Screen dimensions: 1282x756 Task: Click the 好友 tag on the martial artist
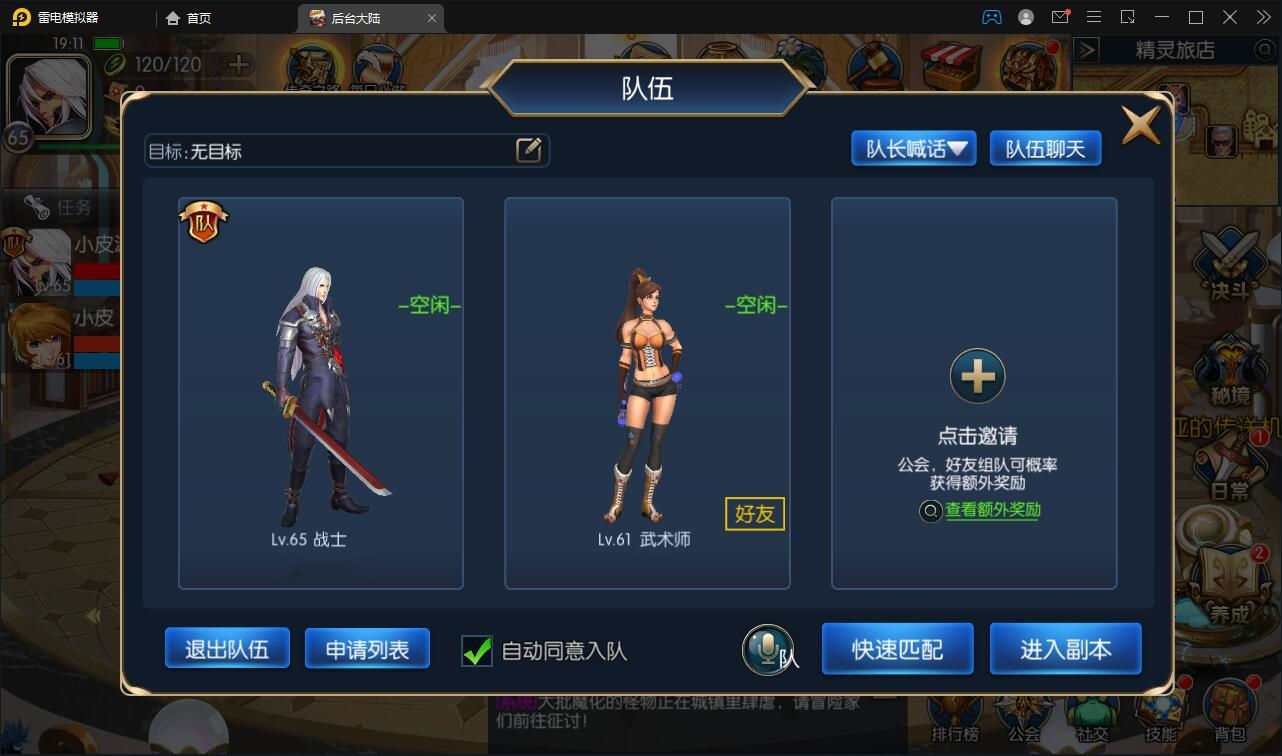(754, 514)
